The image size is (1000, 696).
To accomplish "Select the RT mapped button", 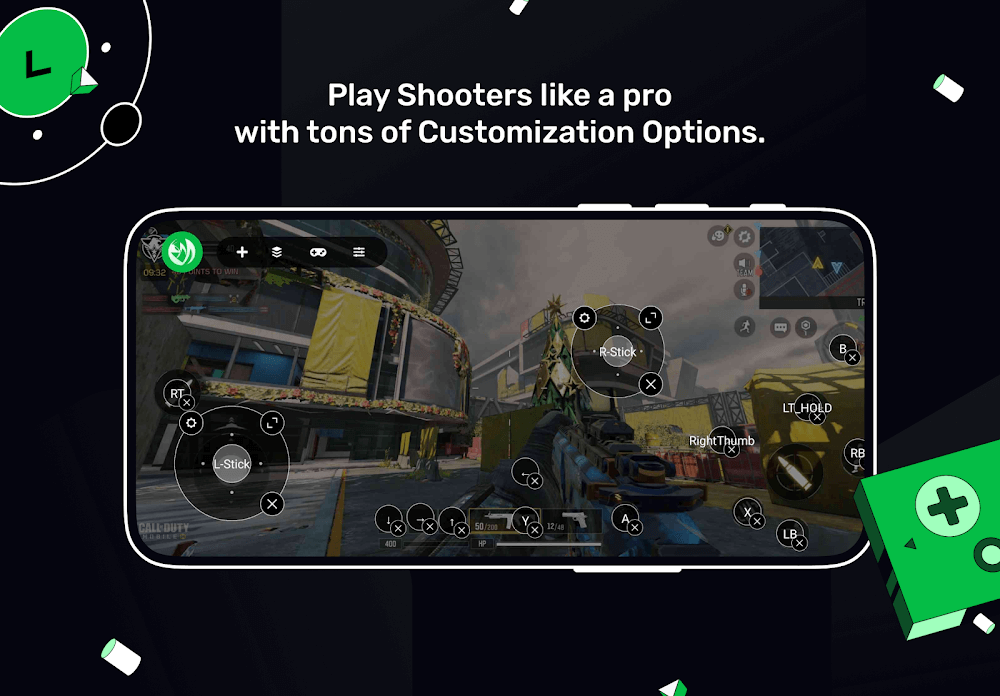I will pos(178,393).
